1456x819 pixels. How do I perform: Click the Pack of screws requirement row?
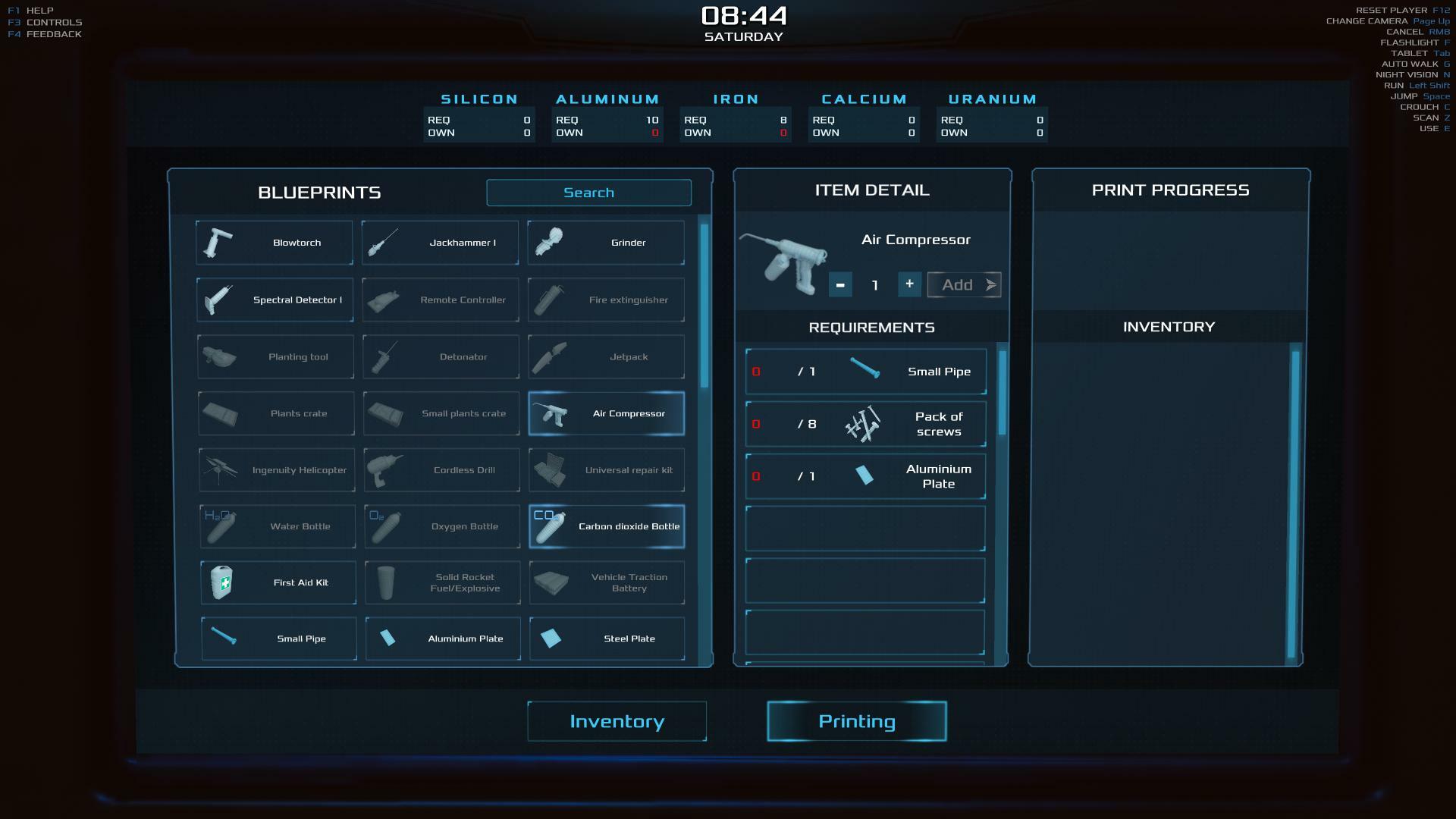pos(865,424)
